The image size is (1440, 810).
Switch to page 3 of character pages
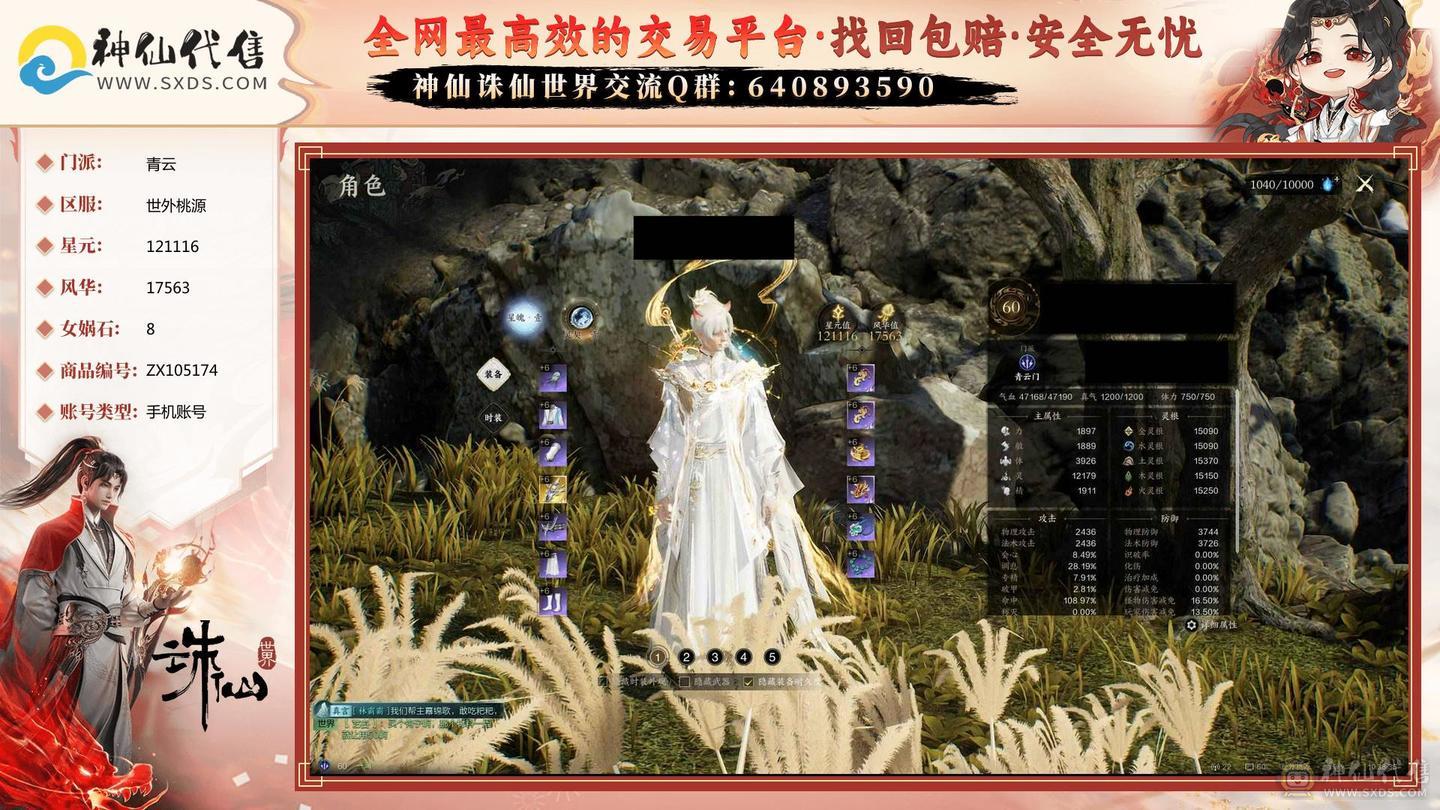coord(715,657)
